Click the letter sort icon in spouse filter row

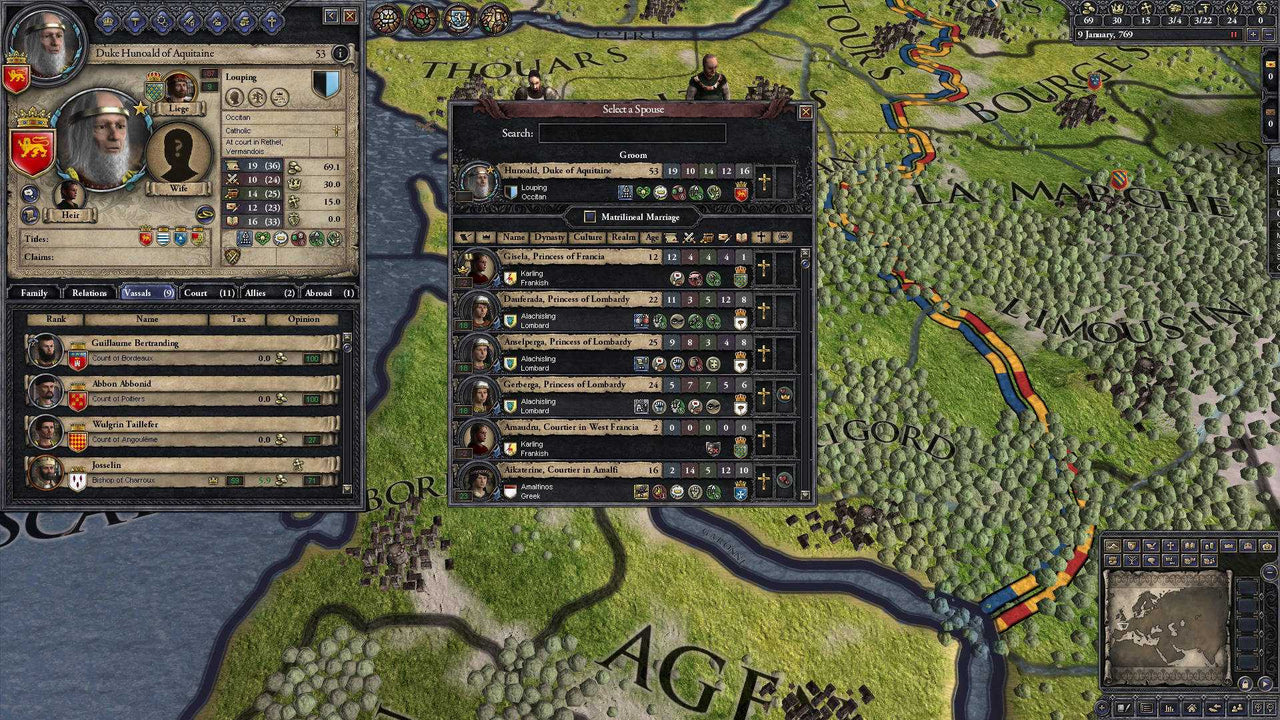723,238
